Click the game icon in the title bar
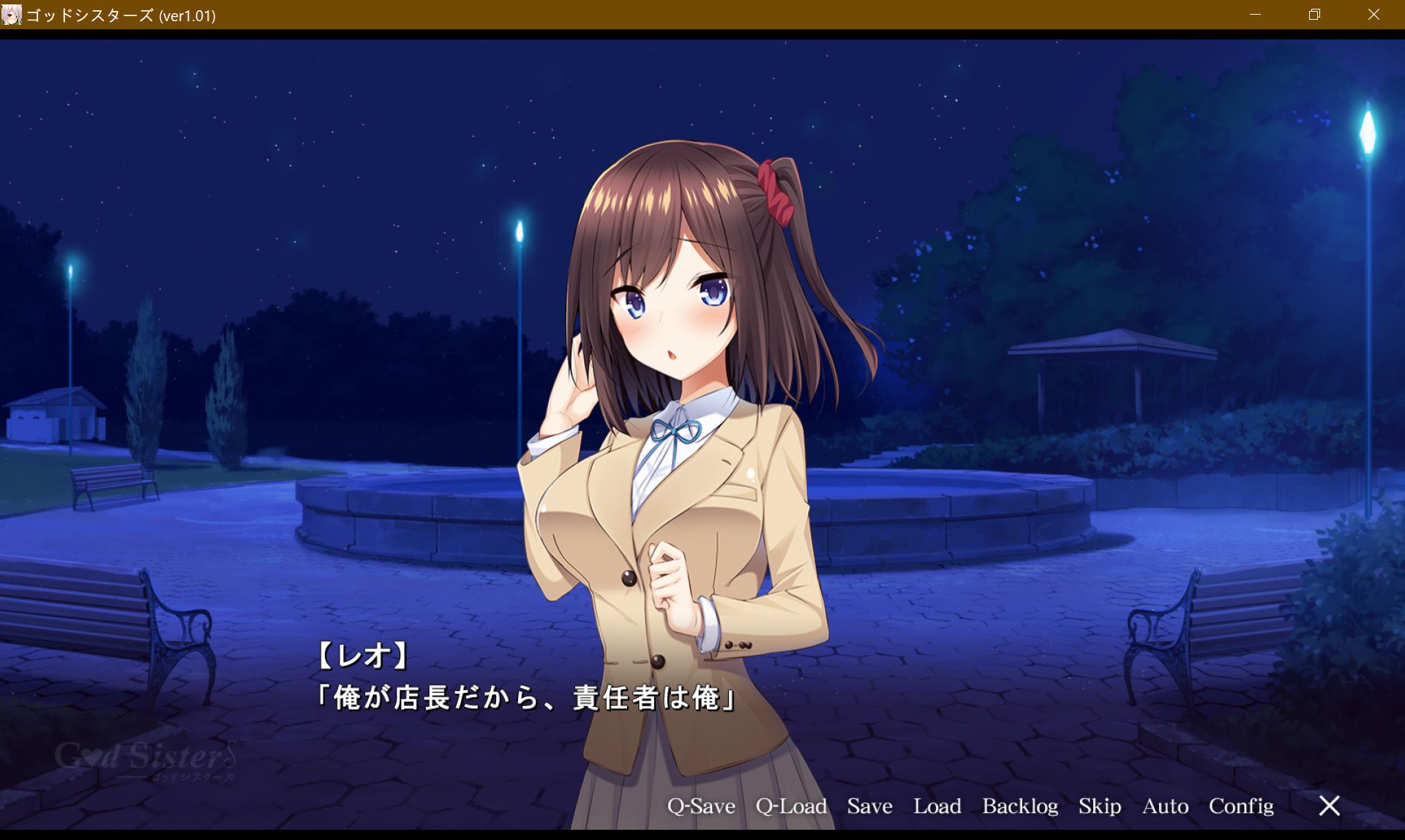The image size is (1405, 840). (x=12, y=15)
